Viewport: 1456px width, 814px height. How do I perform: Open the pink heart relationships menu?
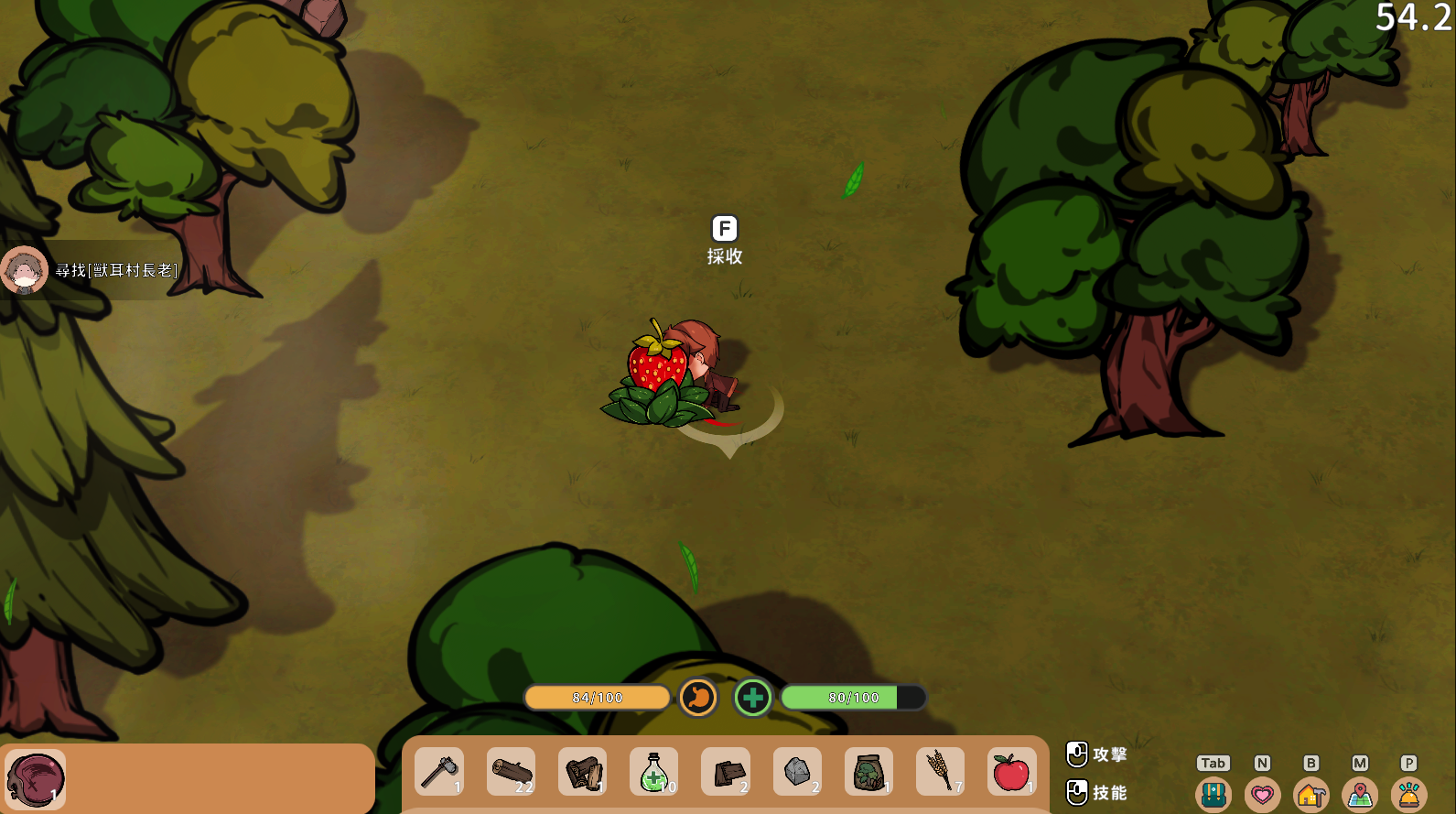click(1262, 794)
